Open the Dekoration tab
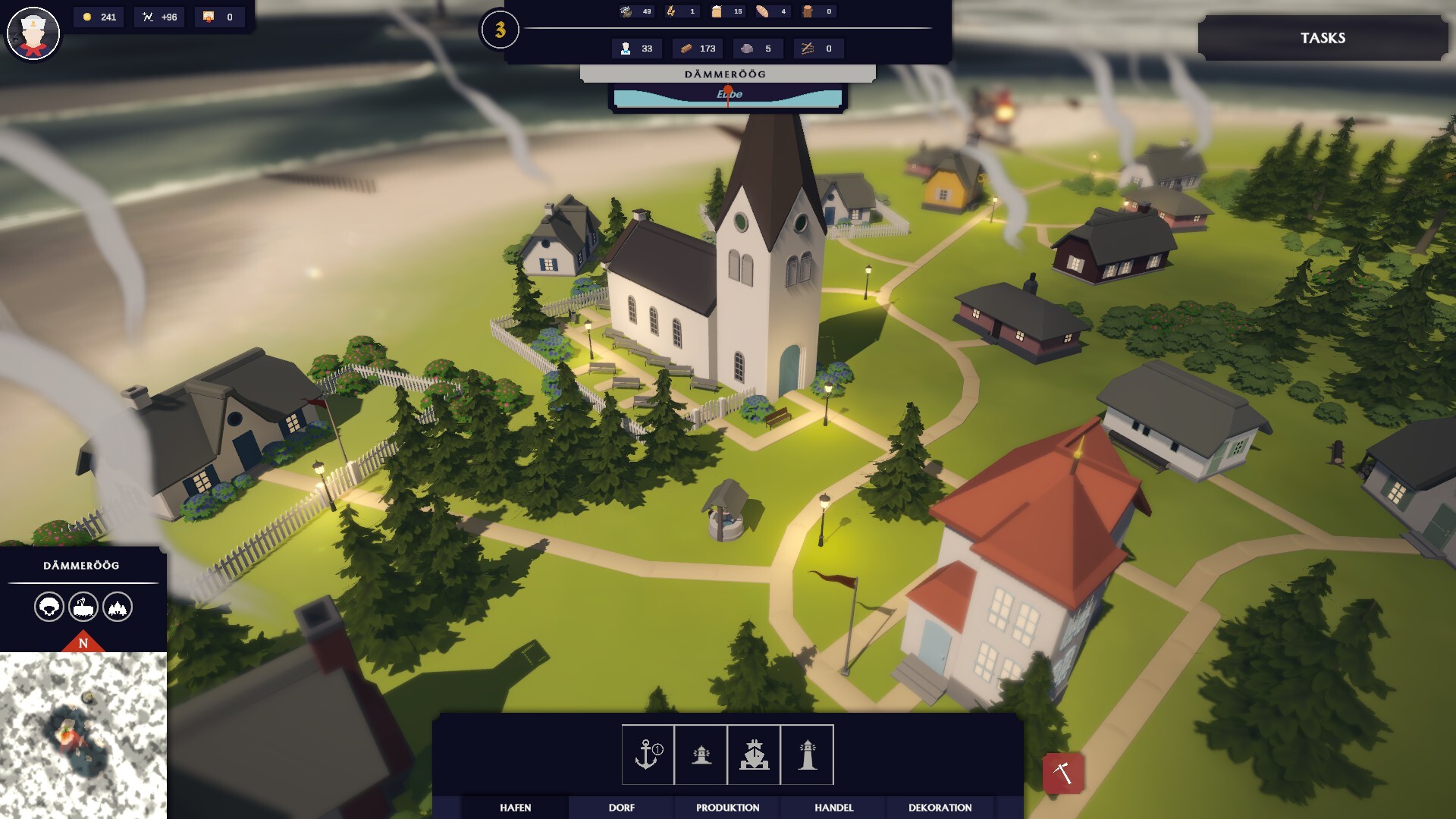Viewport: 1456px width, 819px height. (x=940, y=808)
